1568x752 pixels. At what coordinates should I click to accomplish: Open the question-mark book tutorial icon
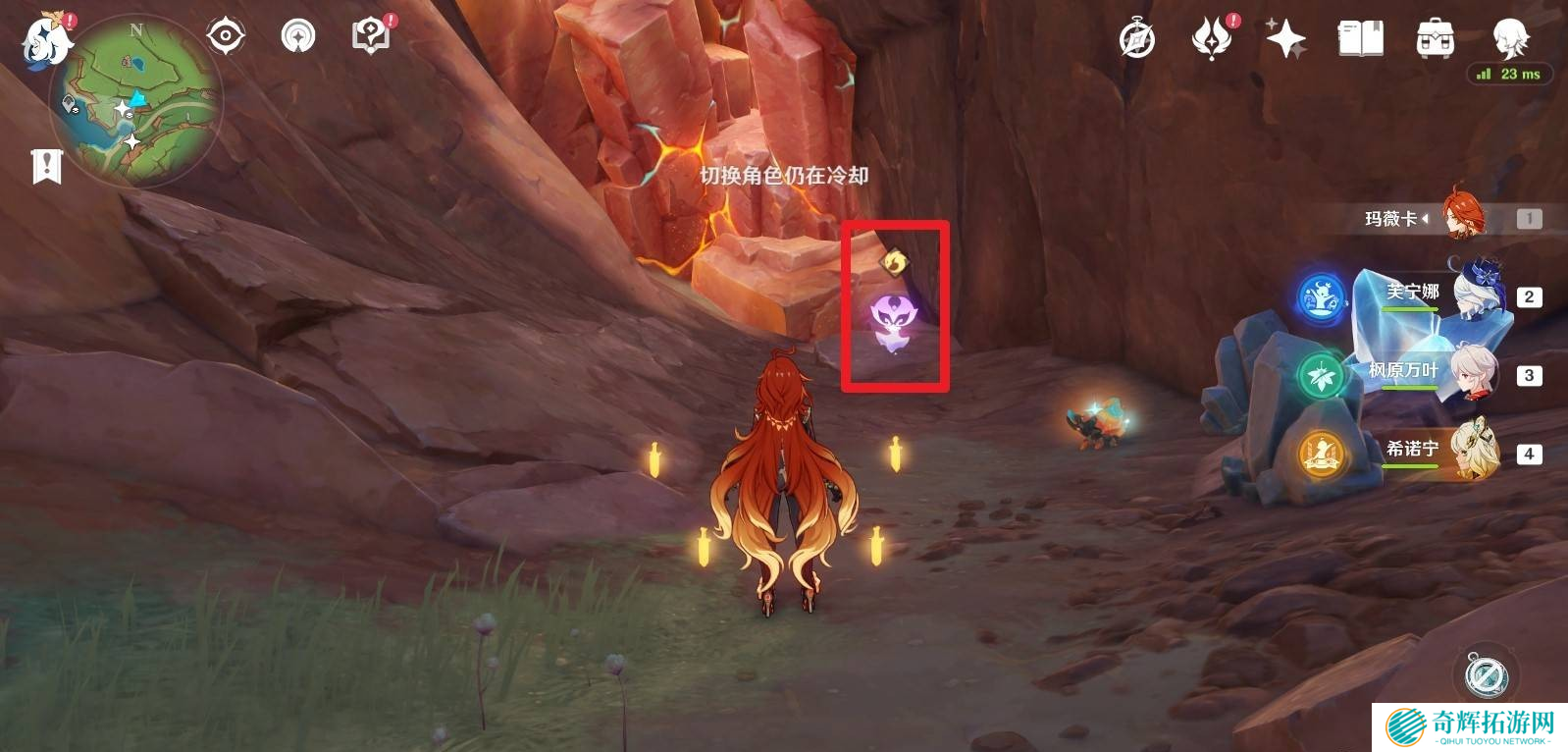(x=370, y=37)
